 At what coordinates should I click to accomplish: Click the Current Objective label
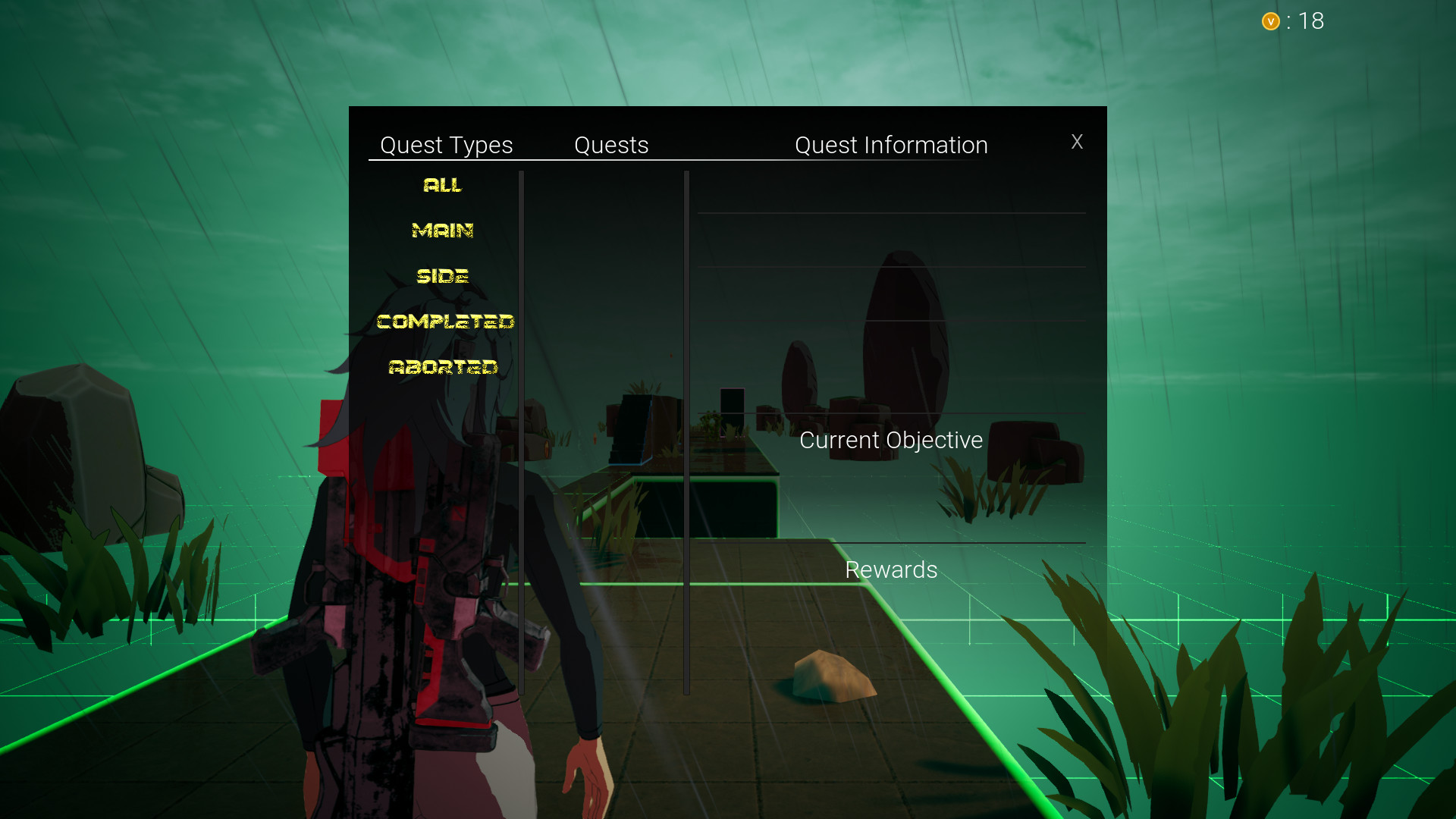point(891,440)
